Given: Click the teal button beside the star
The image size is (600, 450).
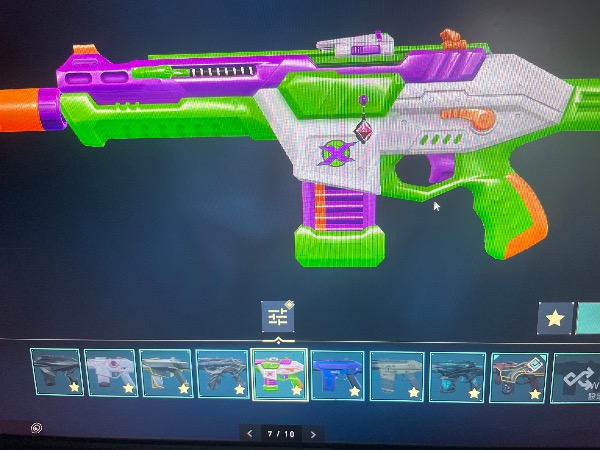Looking at the screenshot, I should tap(589, 320).
